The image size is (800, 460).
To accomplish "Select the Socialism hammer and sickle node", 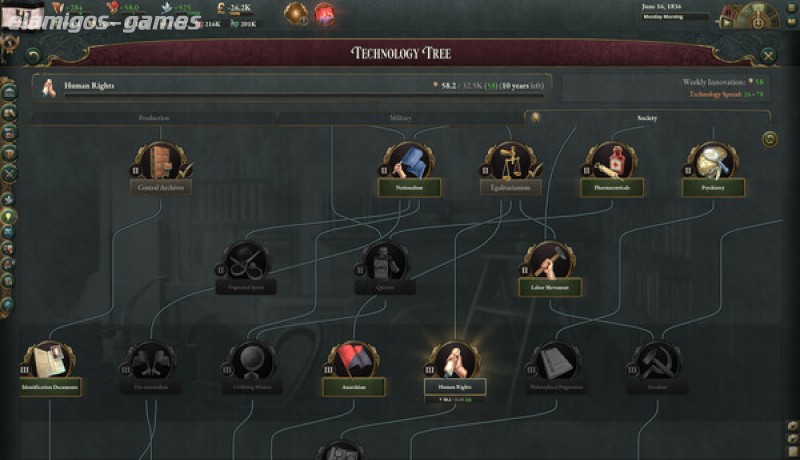I will pos(657,364).
